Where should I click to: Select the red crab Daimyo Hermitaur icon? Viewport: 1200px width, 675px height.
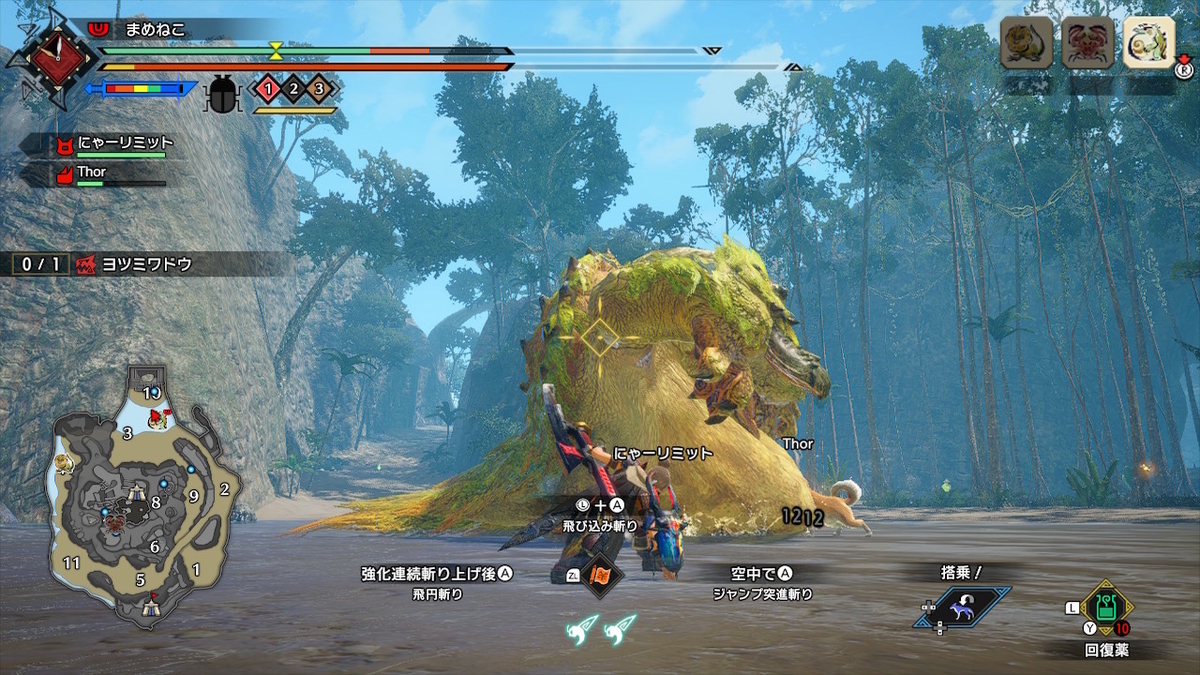tap(1087, 42)
